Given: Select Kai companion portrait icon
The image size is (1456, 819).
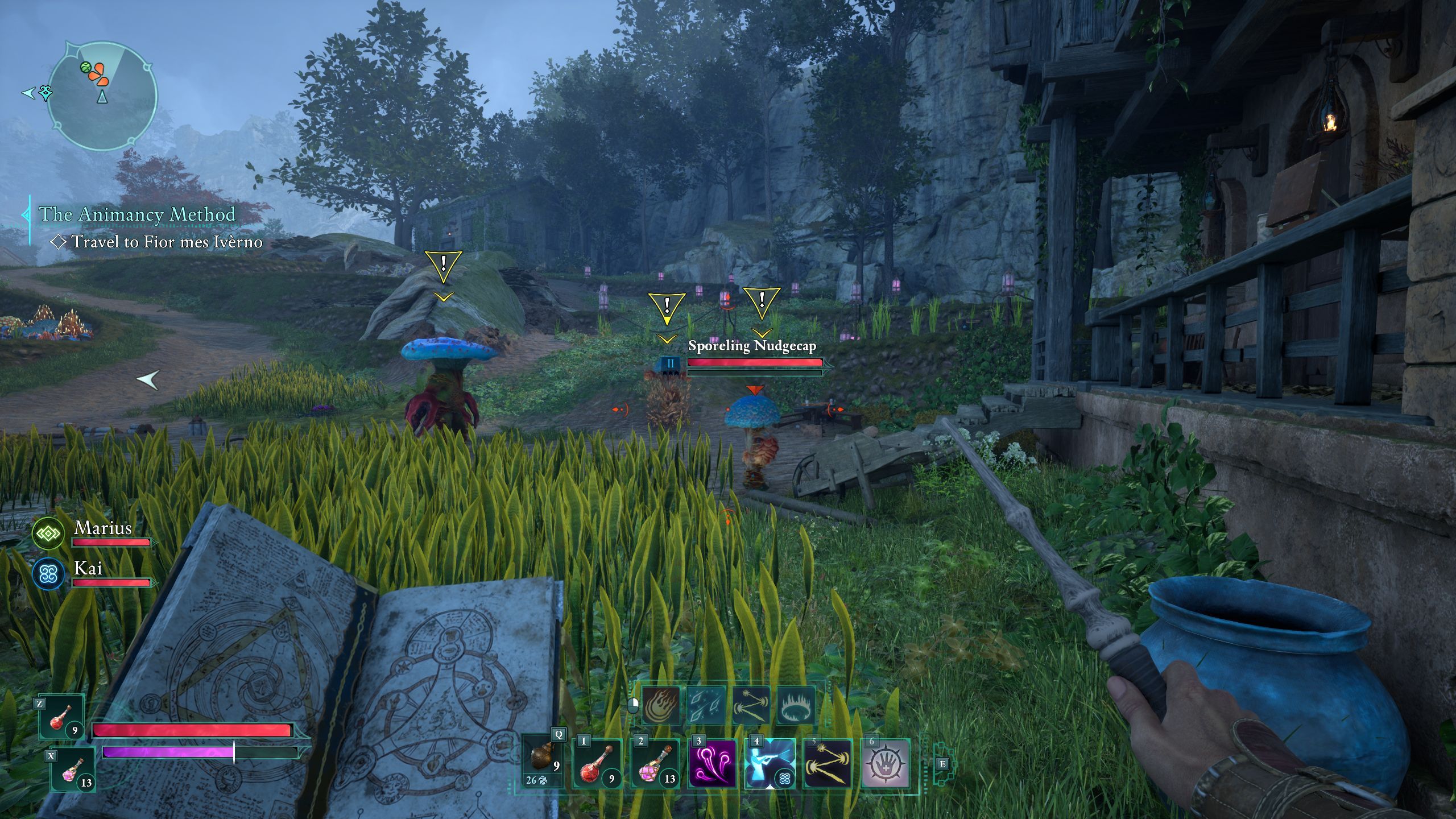Looking at the screenshot, I should pyautogui.click(x=48, y=574).
